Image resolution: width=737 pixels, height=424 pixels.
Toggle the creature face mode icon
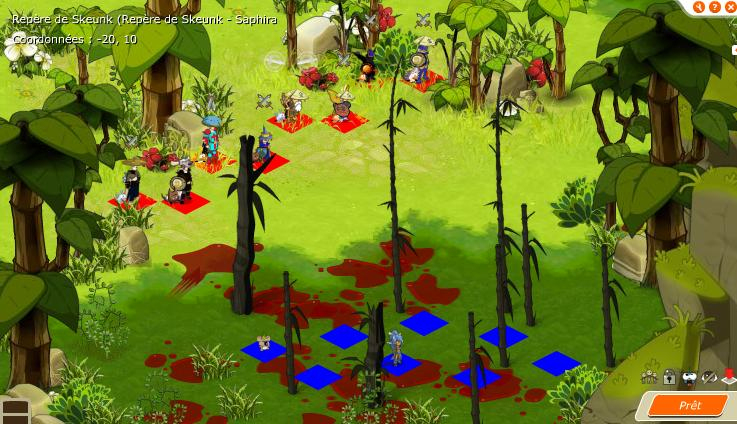[x=689, y=377]
